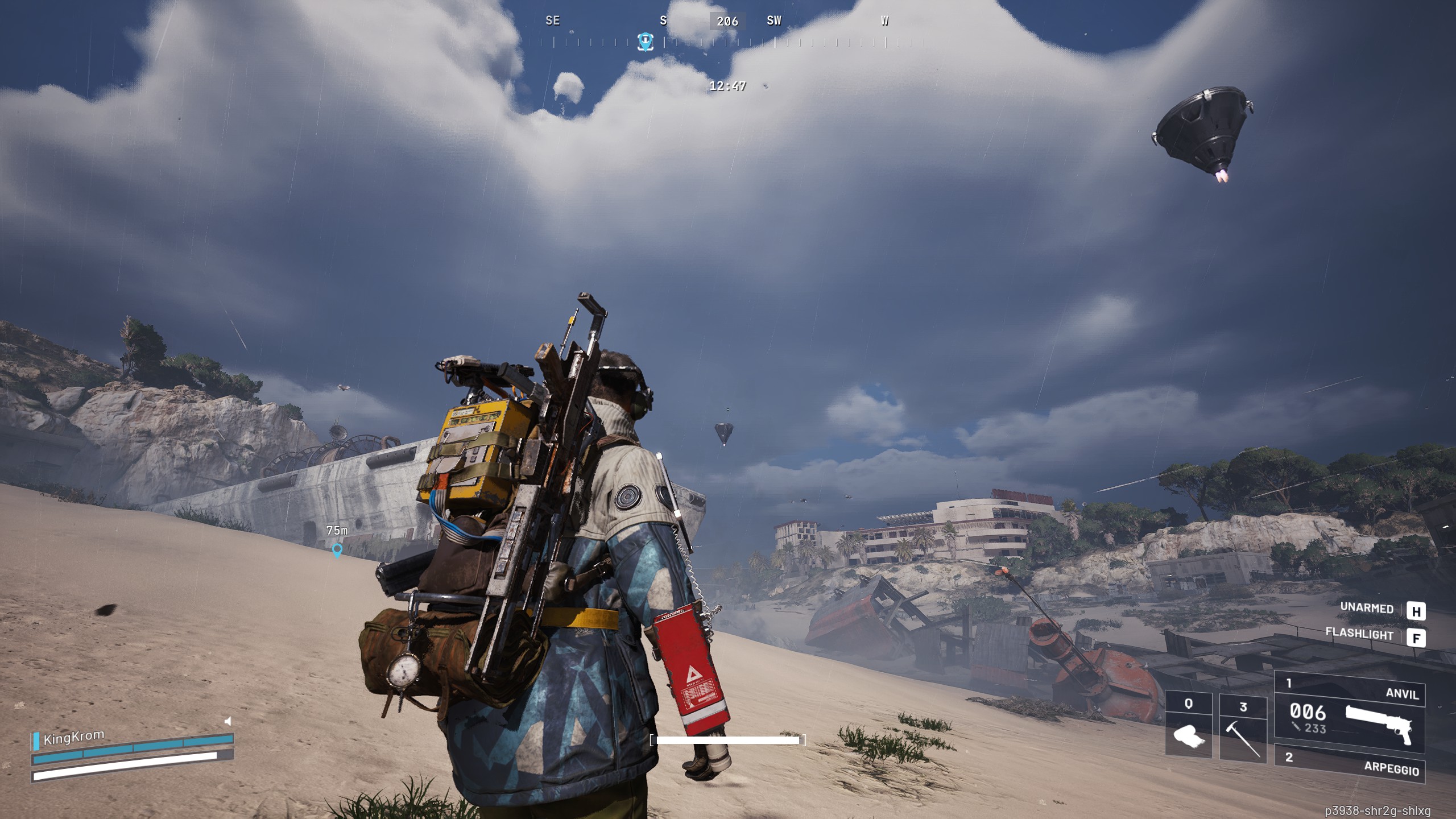This screenshot has height=819, width=1456.
Task: Choose the pickaxe tool slot
Action: click(1243, 729)
